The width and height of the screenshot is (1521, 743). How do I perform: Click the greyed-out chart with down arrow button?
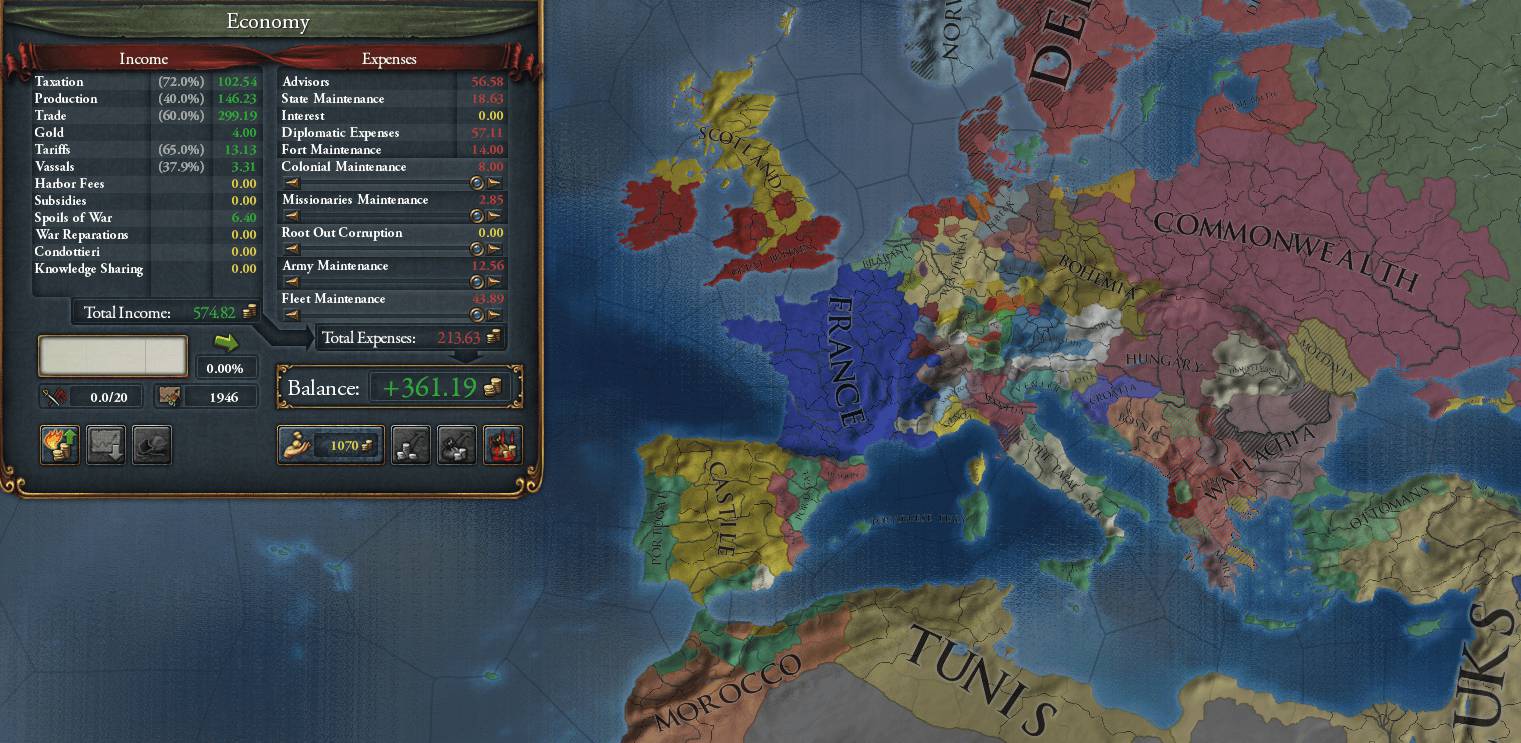[106, 445]
